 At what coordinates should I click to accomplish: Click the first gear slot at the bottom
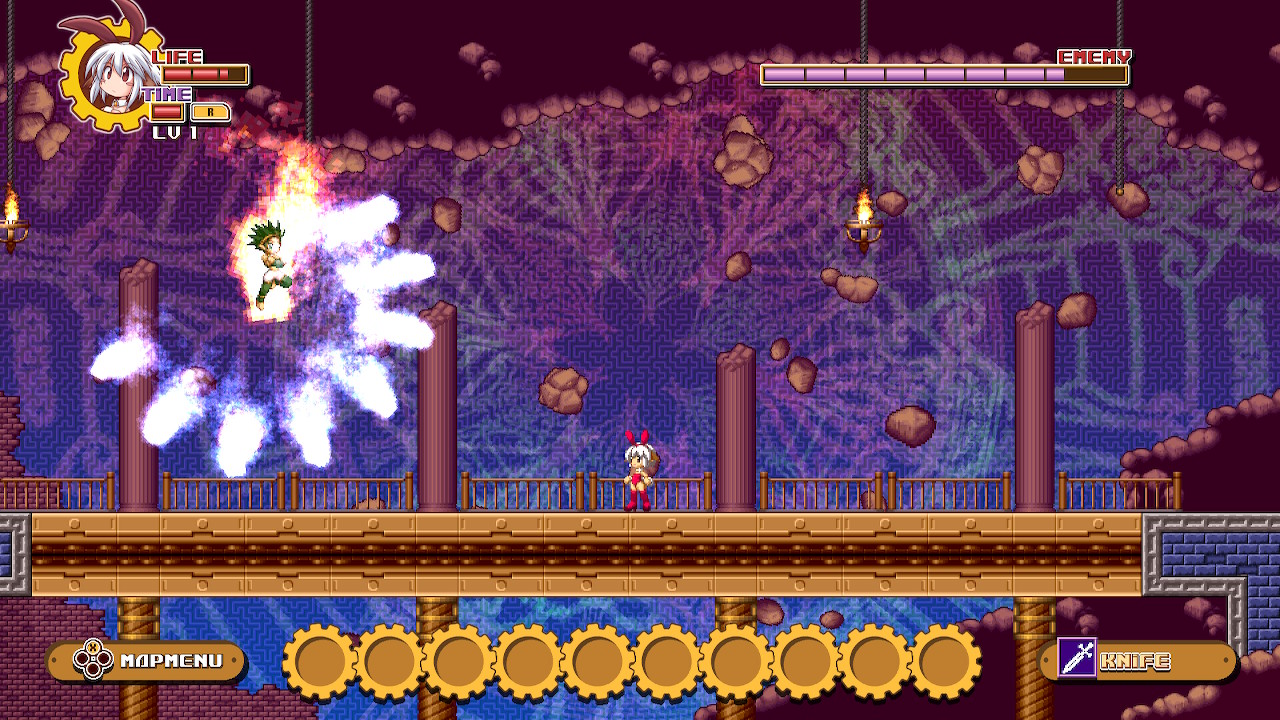pyautogui.click(x=318, y=662)
